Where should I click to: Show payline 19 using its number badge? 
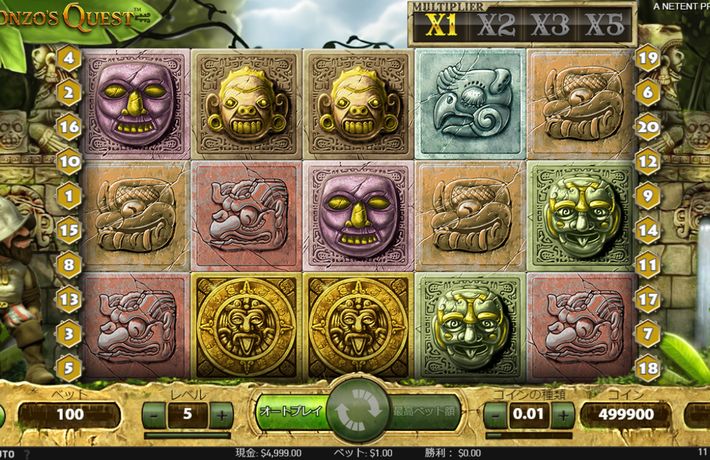[x=647, y=58]
